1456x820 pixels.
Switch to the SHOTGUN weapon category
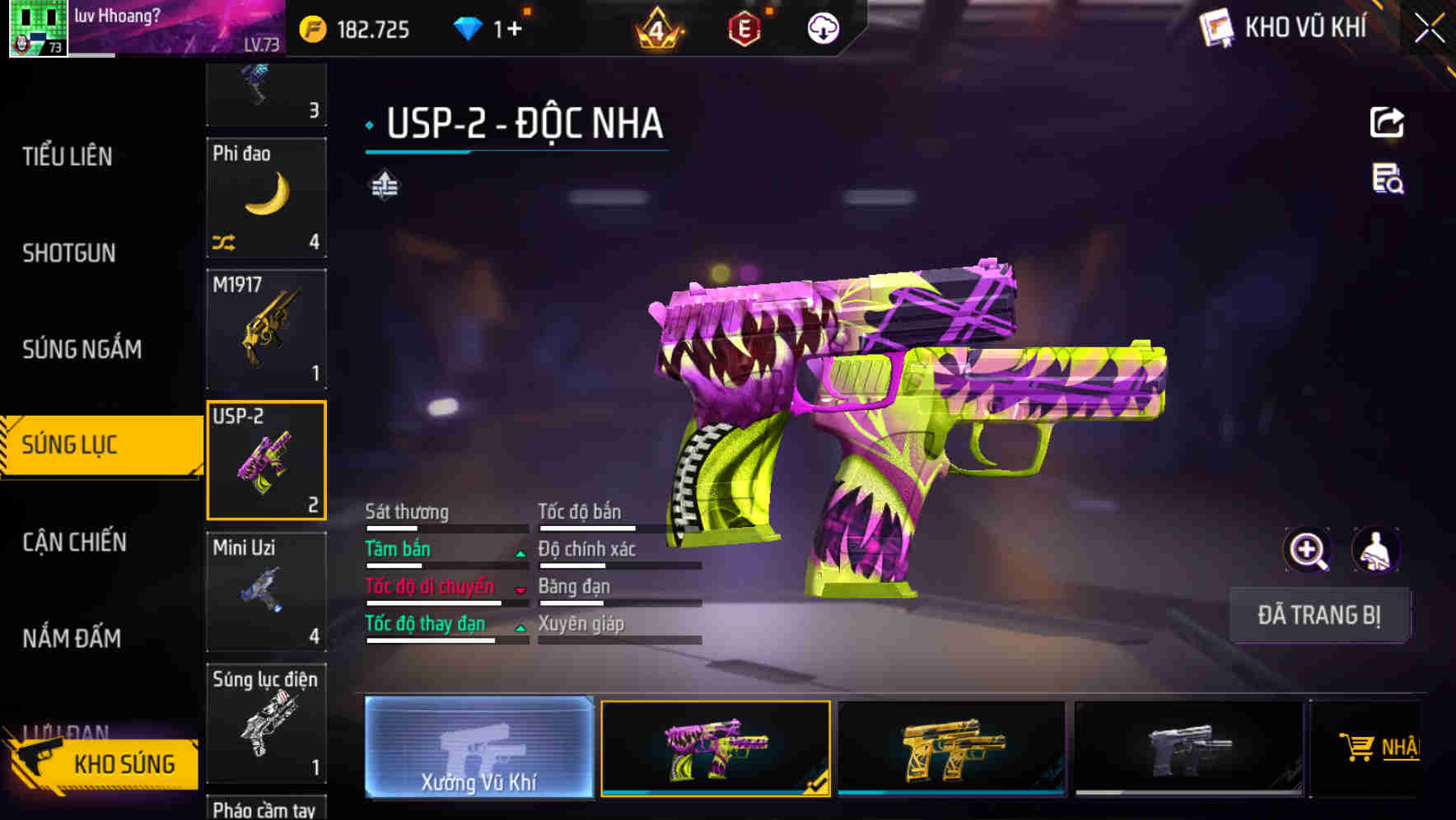pos(70,253)
